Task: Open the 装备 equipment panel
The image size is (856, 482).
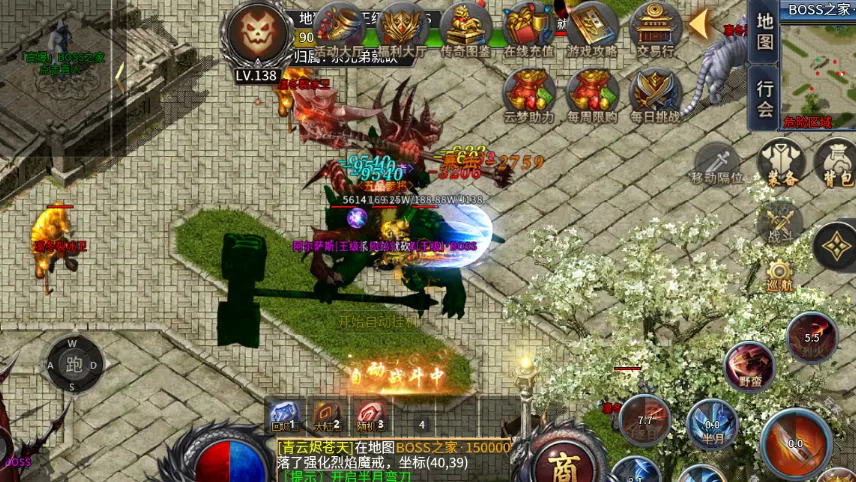Action: [x=781, y=163]
